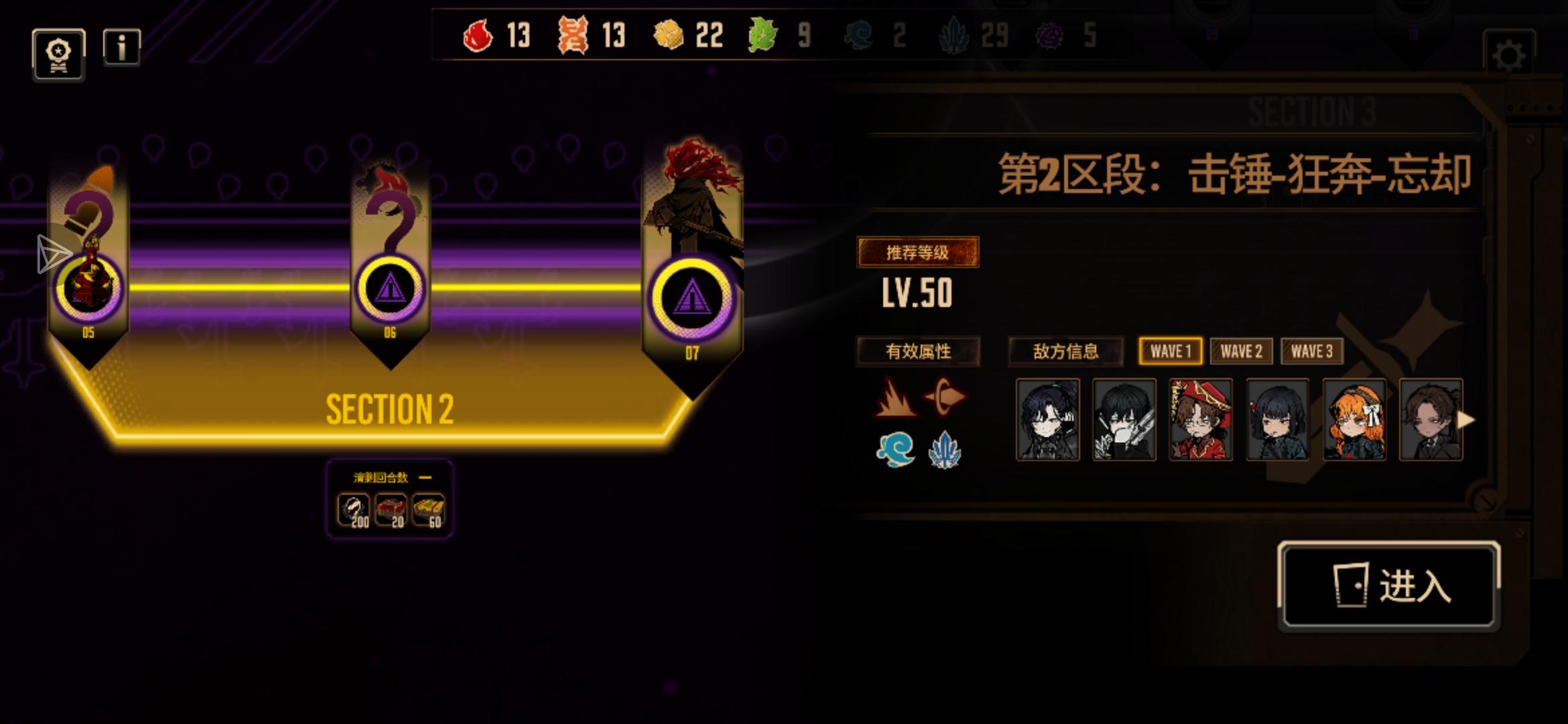Viewport: 1568px width, 724px height.
Task: Select the WAVE 1 tab
Action: tap(1169, 349)
